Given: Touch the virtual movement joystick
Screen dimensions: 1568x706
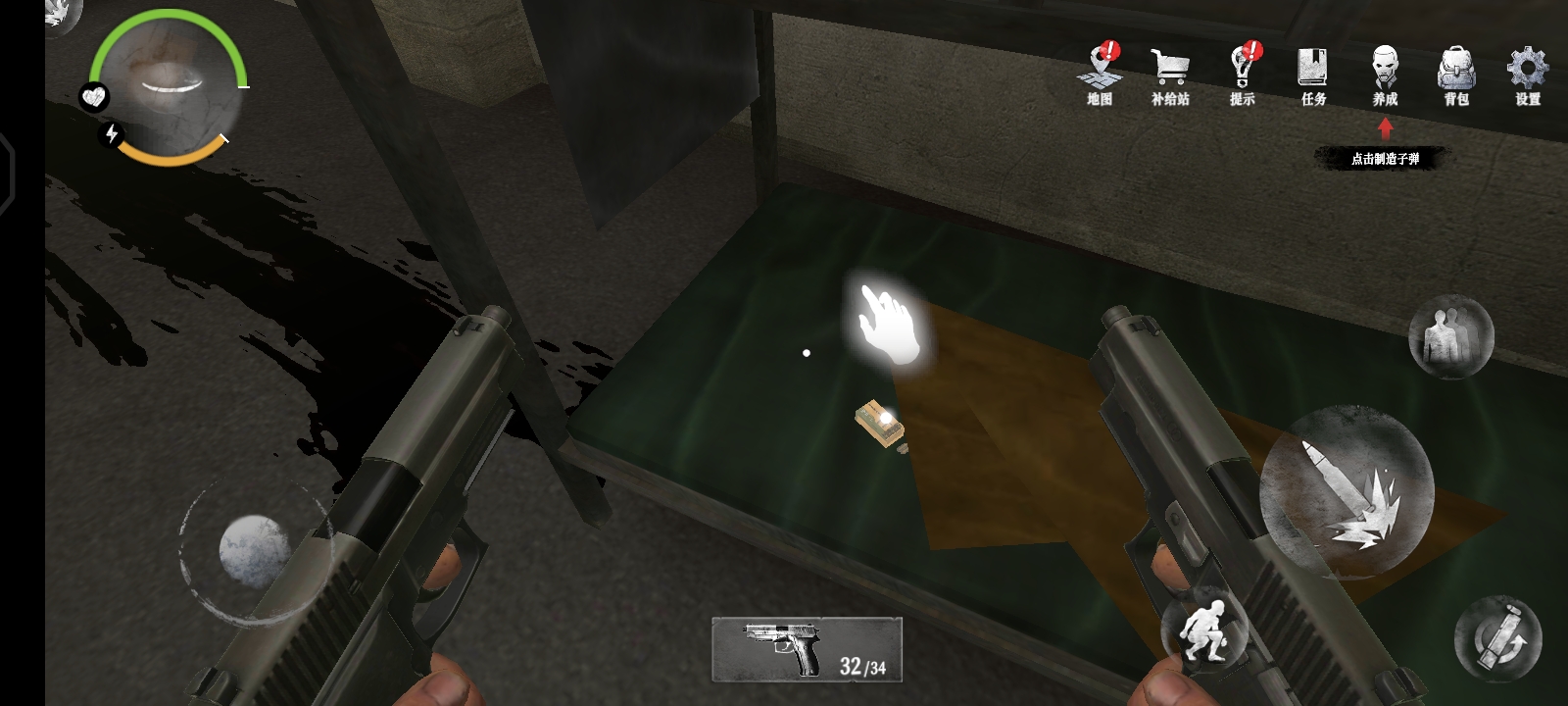Looking at the screenshot, I should click(253, 550).
